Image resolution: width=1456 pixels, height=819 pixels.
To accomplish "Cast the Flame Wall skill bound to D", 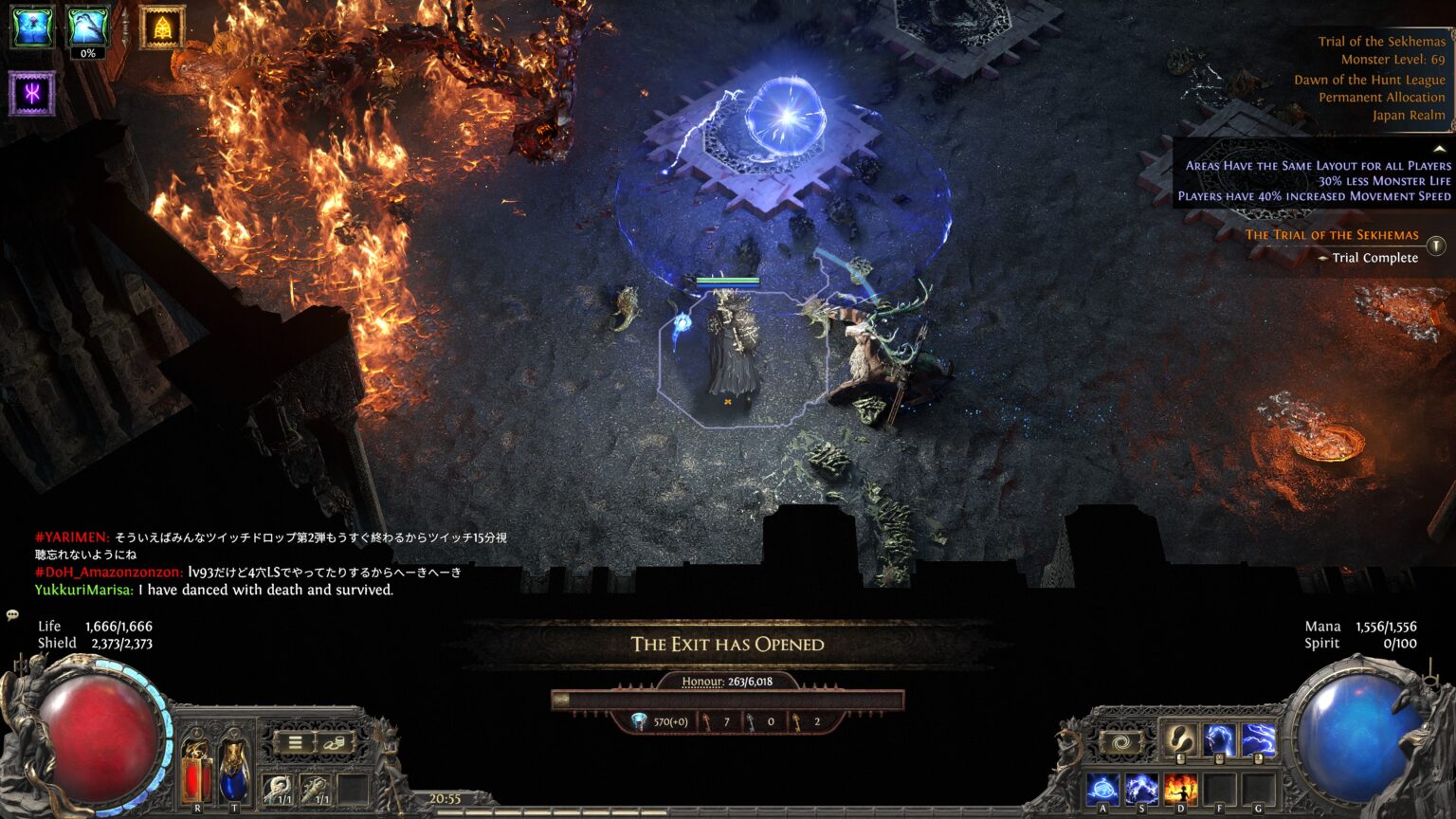I will click(1180, 787).
